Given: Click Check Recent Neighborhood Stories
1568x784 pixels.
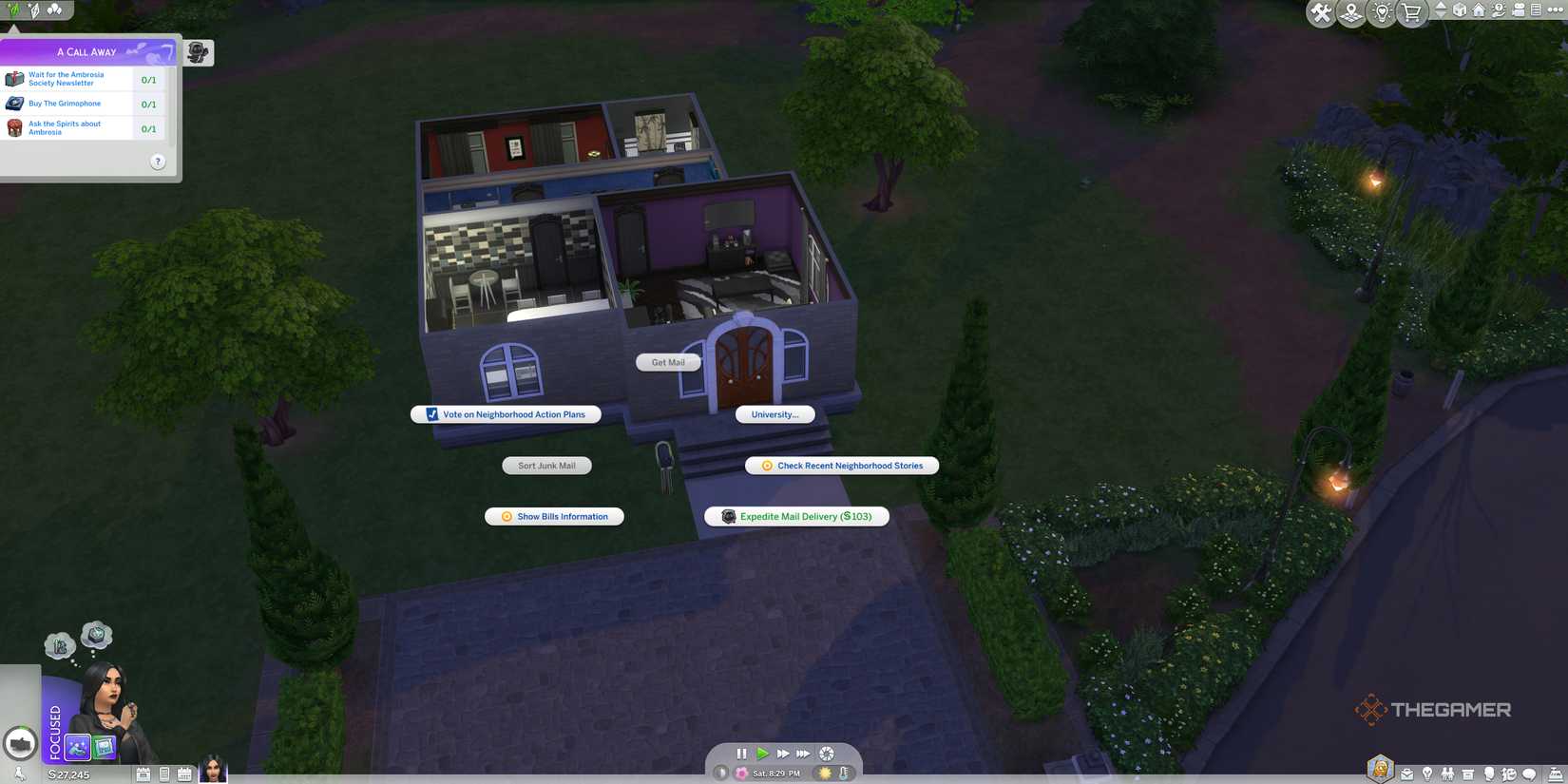Looking at the screenshot, I should tap(841, 466).
